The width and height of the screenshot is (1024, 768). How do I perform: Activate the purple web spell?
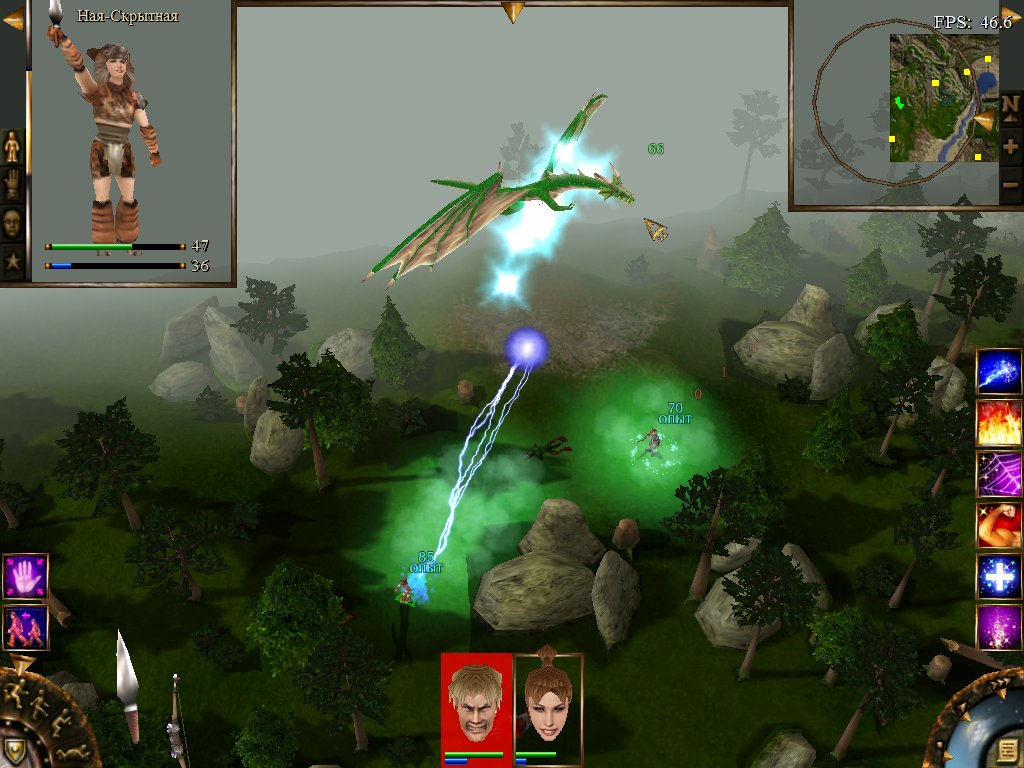[x=998, y=474]
